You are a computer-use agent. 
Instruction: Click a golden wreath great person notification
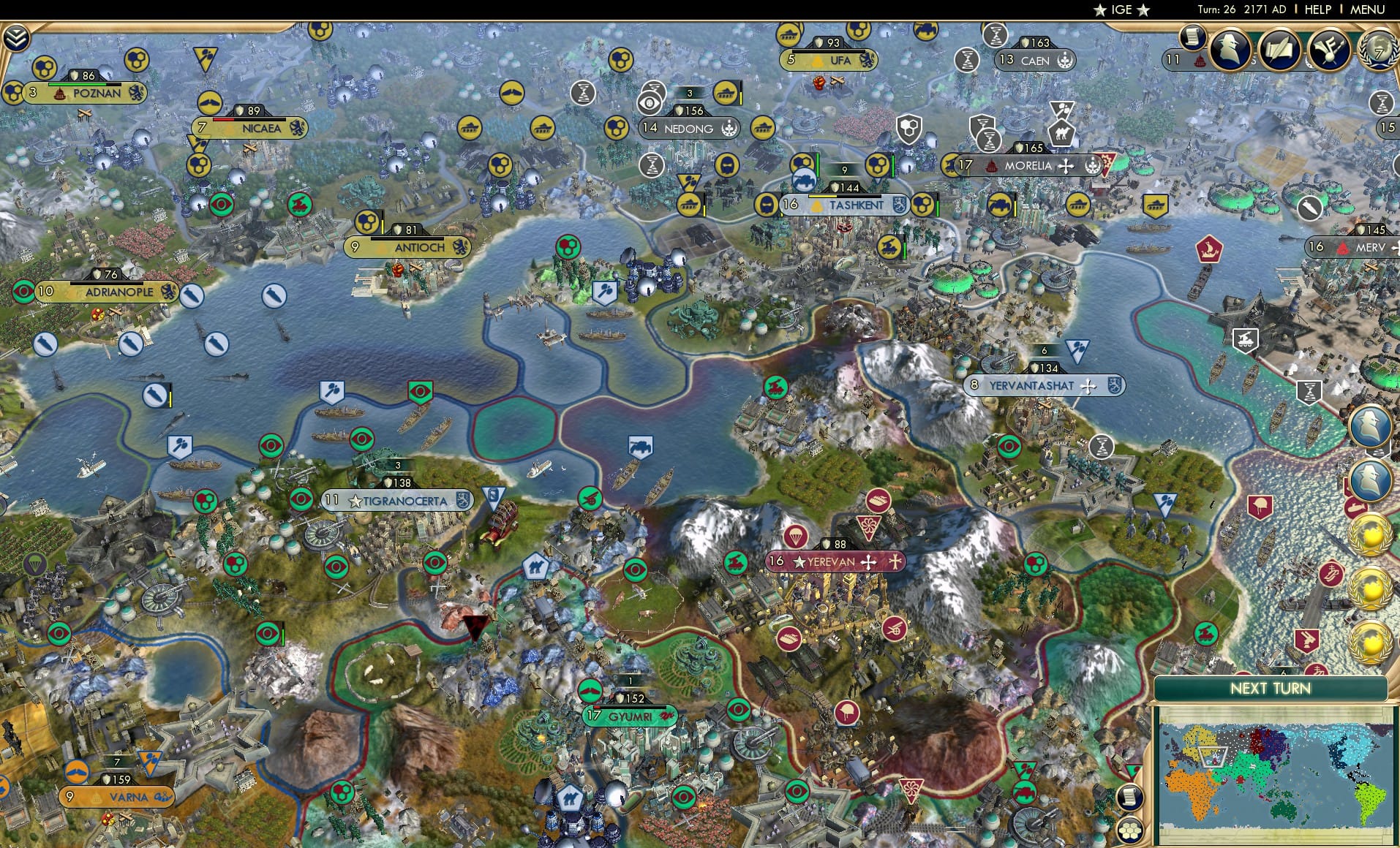(x=1371, y=536)
